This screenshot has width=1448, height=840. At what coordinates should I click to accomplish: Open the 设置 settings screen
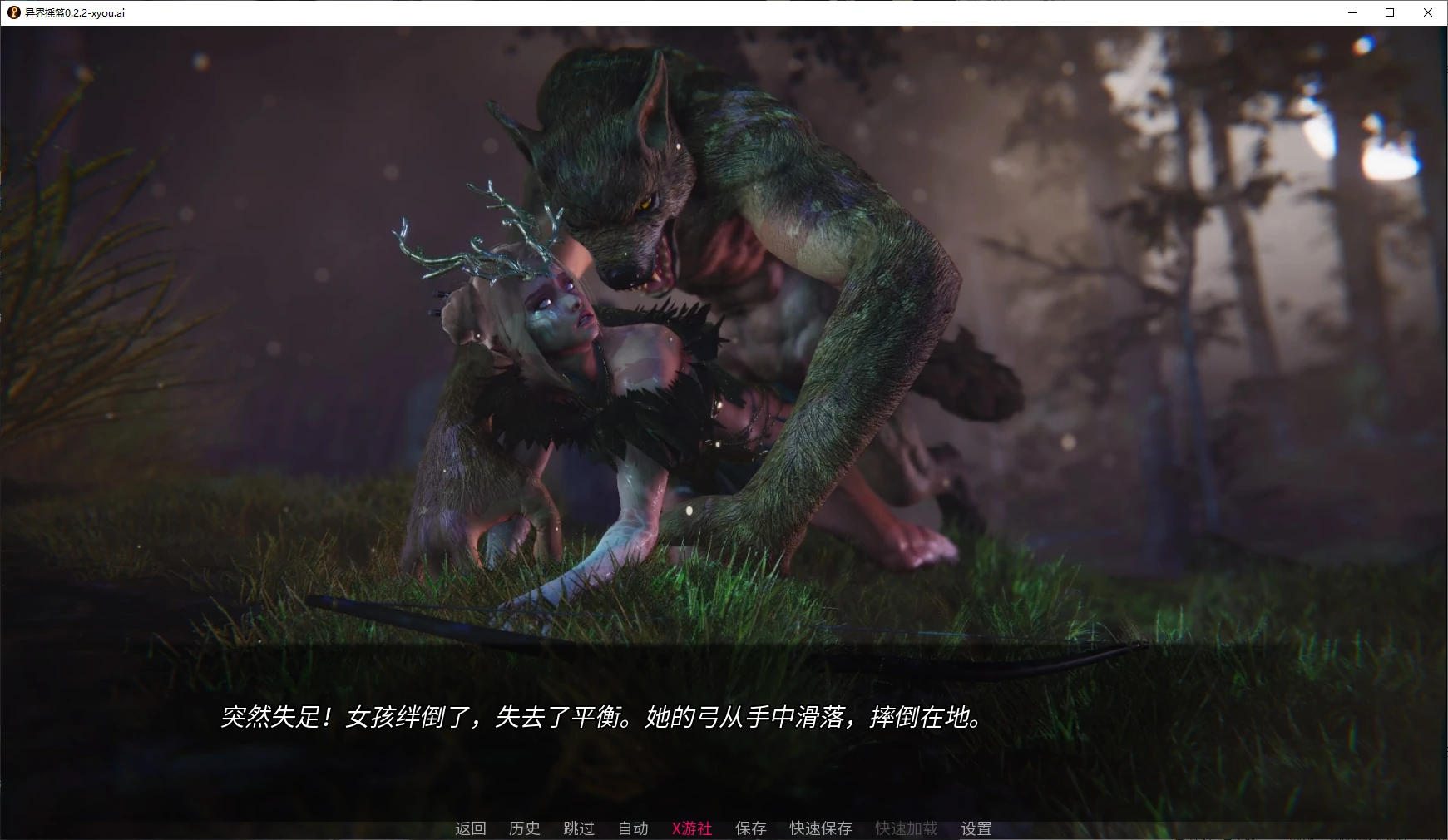[x=975, y=828]
